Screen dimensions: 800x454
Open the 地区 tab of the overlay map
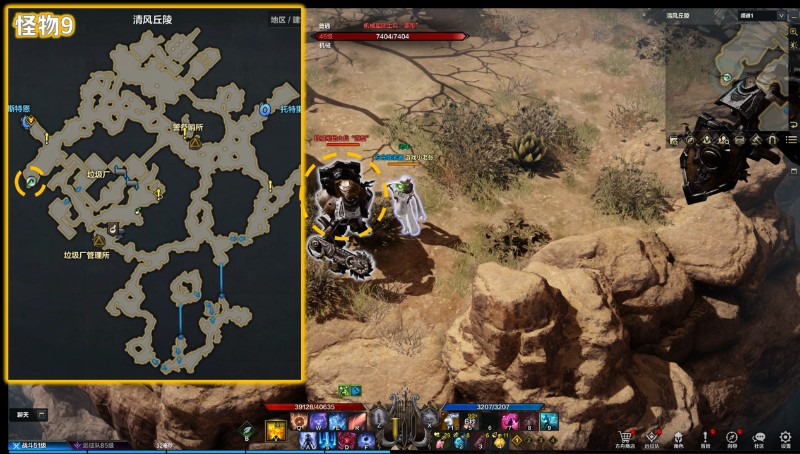point(278,19)
